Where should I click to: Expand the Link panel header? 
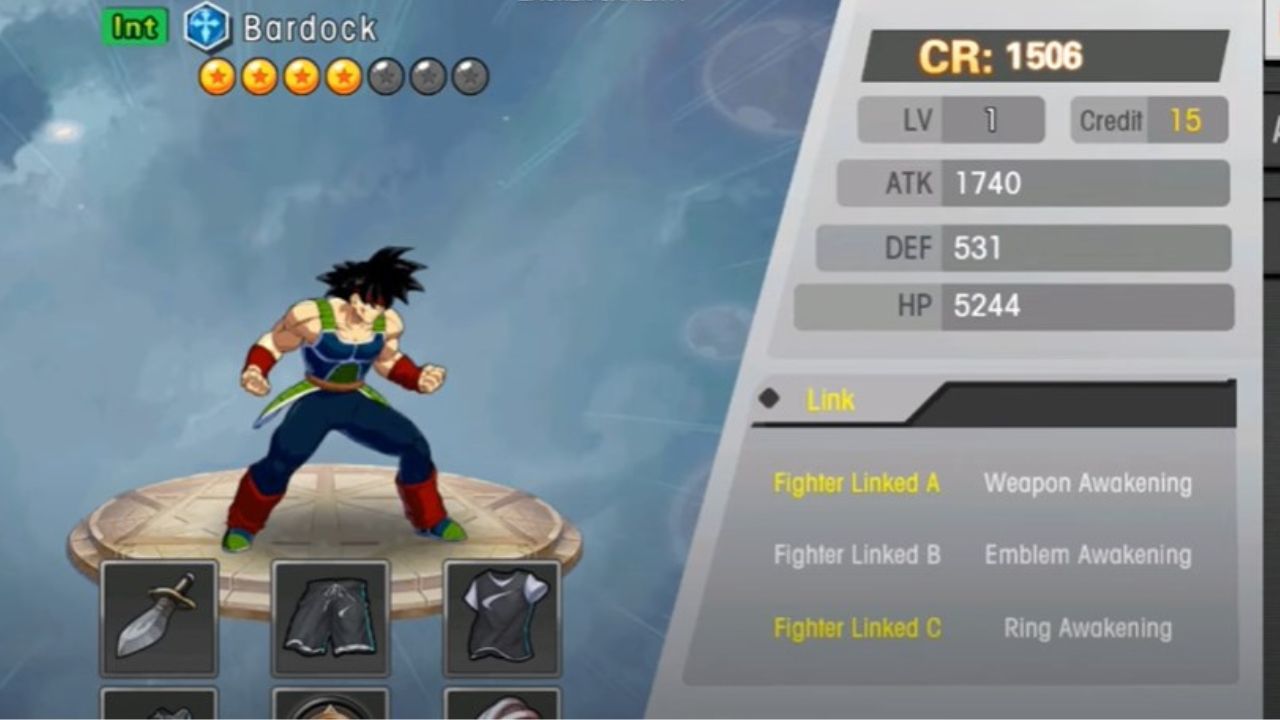point(830,400)
